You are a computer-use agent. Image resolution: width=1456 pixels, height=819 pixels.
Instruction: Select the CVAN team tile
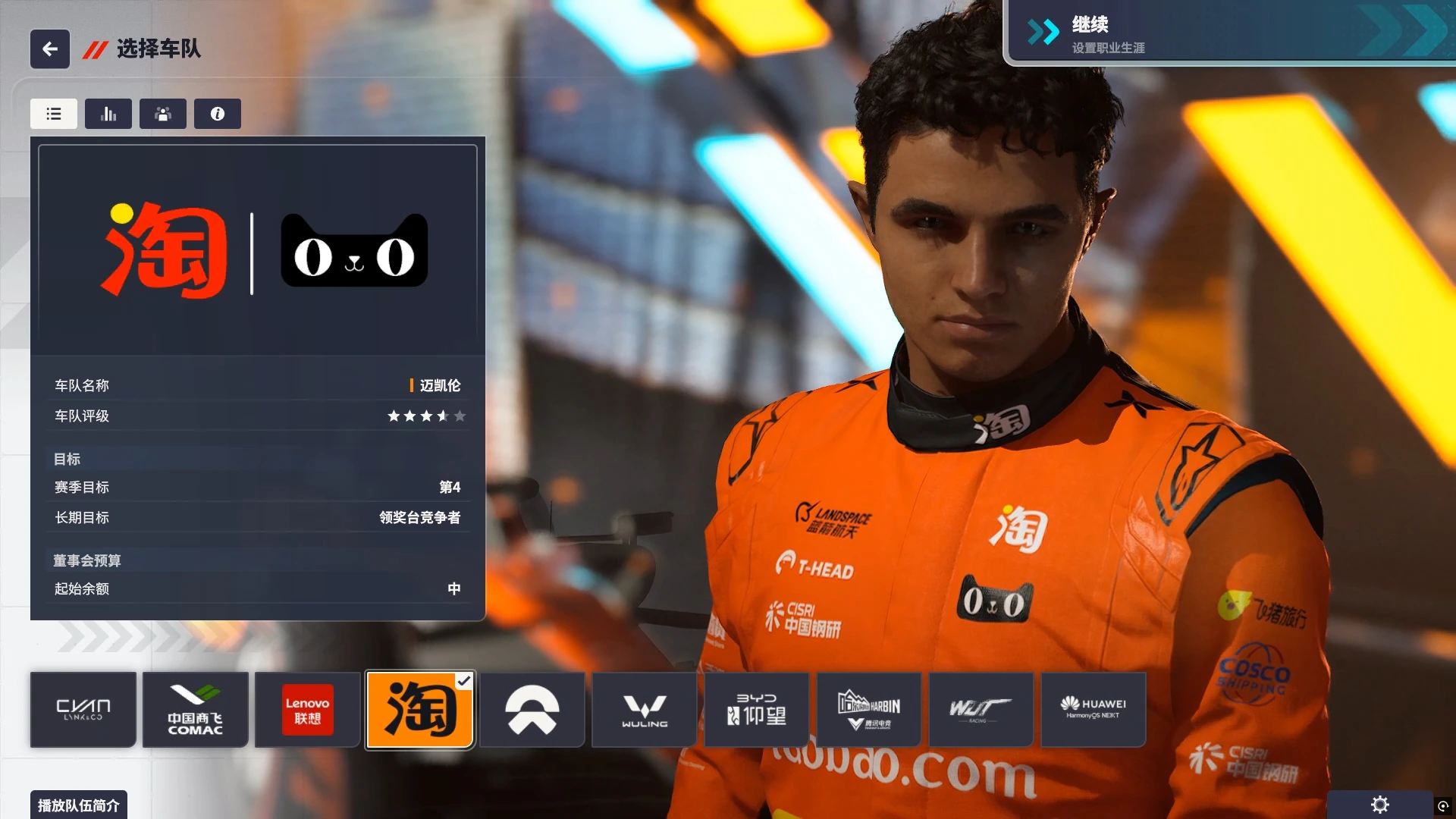click(x=83, y=710)
